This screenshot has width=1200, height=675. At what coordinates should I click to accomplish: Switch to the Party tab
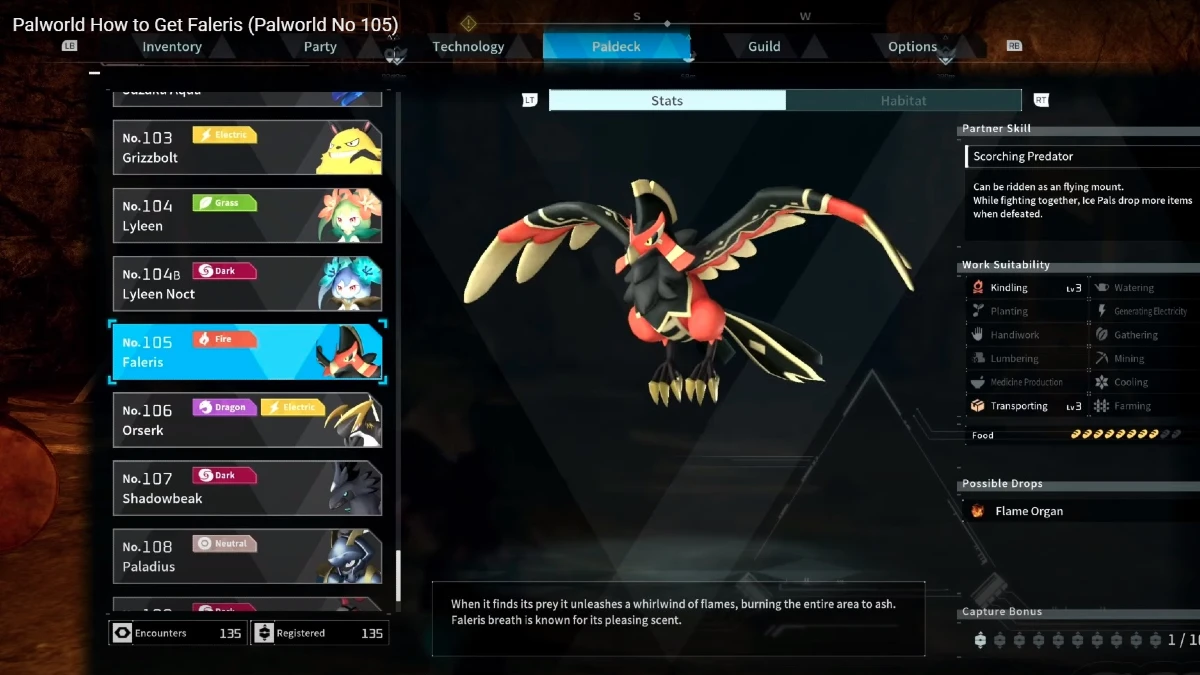320,47
